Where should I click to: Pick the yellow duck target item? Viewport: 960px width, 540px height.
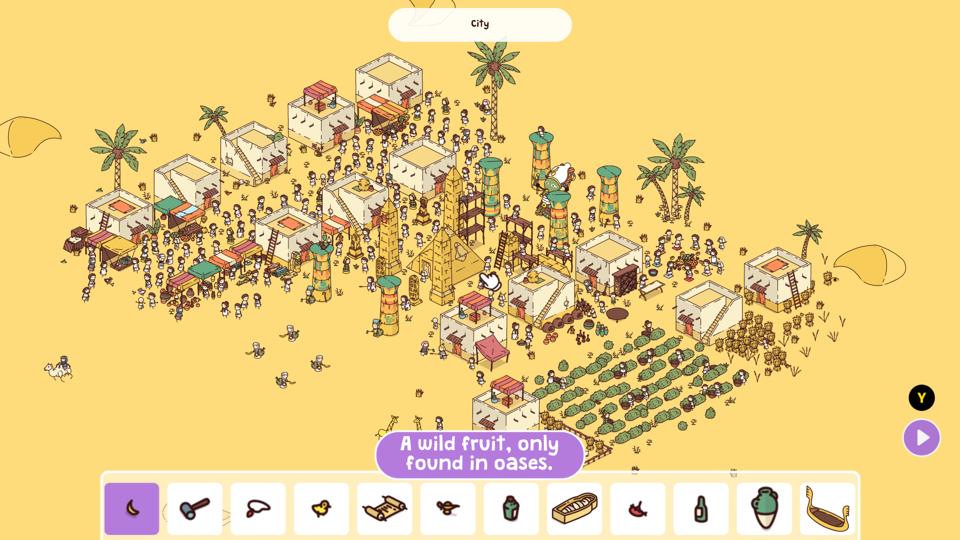pyautogui.click(x=321, y=509)
